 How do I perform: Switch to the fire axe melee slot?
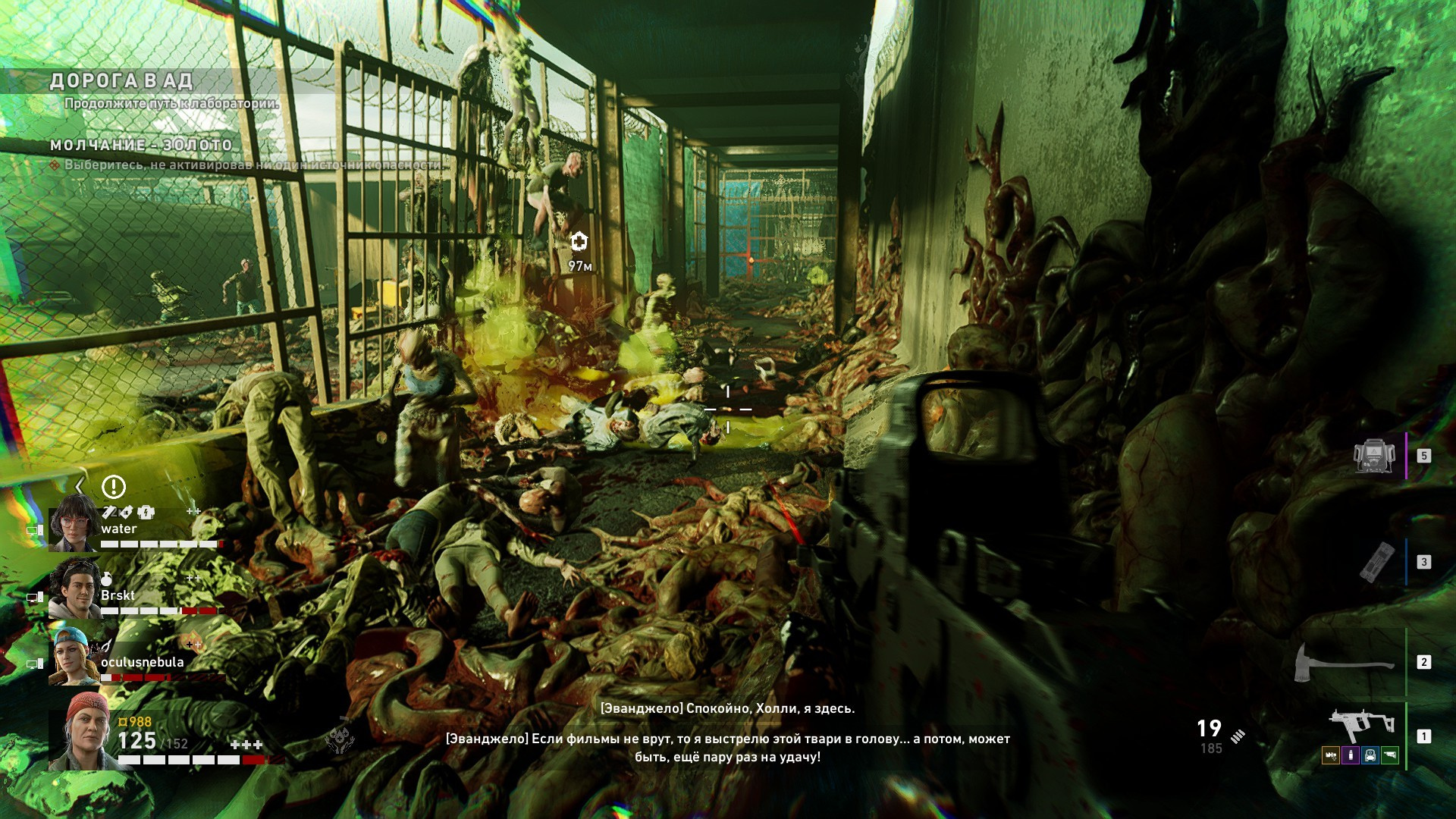point(1344,662)
